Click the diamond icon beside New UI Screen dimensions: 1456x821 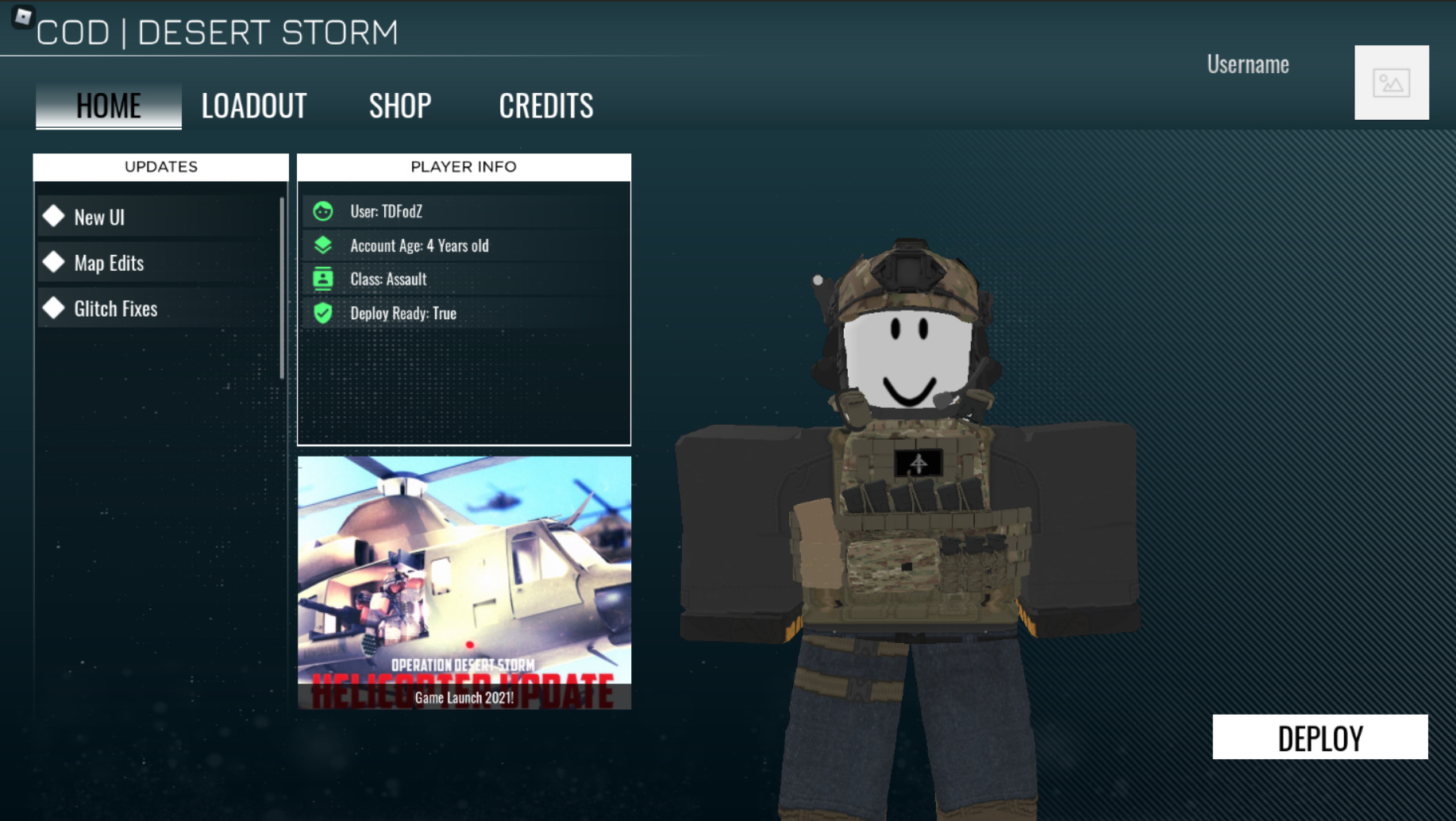click(54, 216)
